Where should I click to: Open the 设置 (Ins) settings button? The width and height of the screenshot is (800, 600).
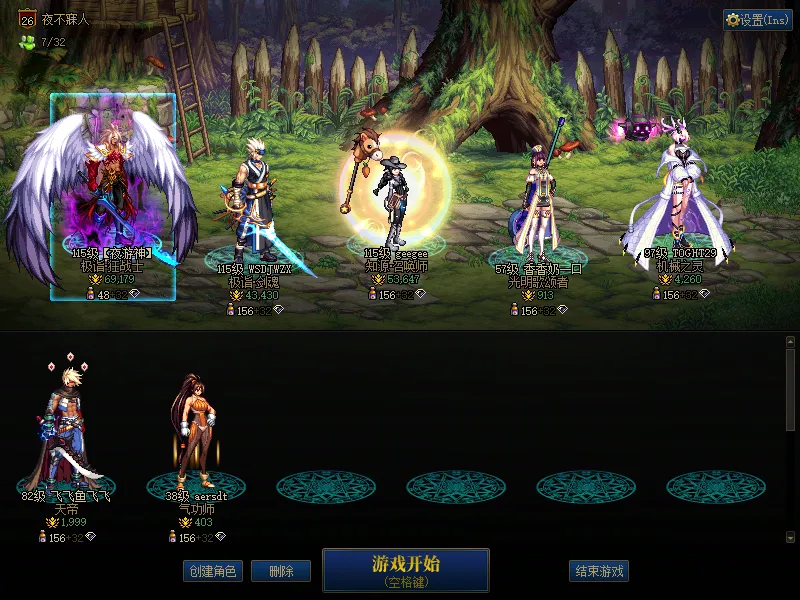pos(758,20)
